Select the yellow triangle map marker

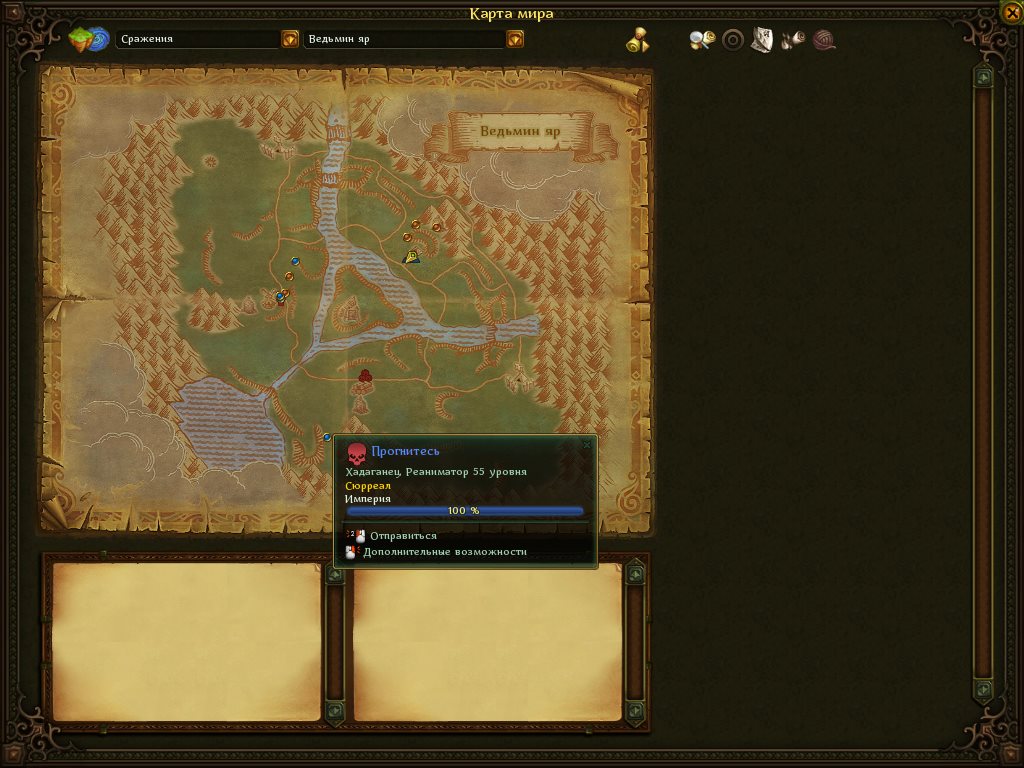coord(411,256)
